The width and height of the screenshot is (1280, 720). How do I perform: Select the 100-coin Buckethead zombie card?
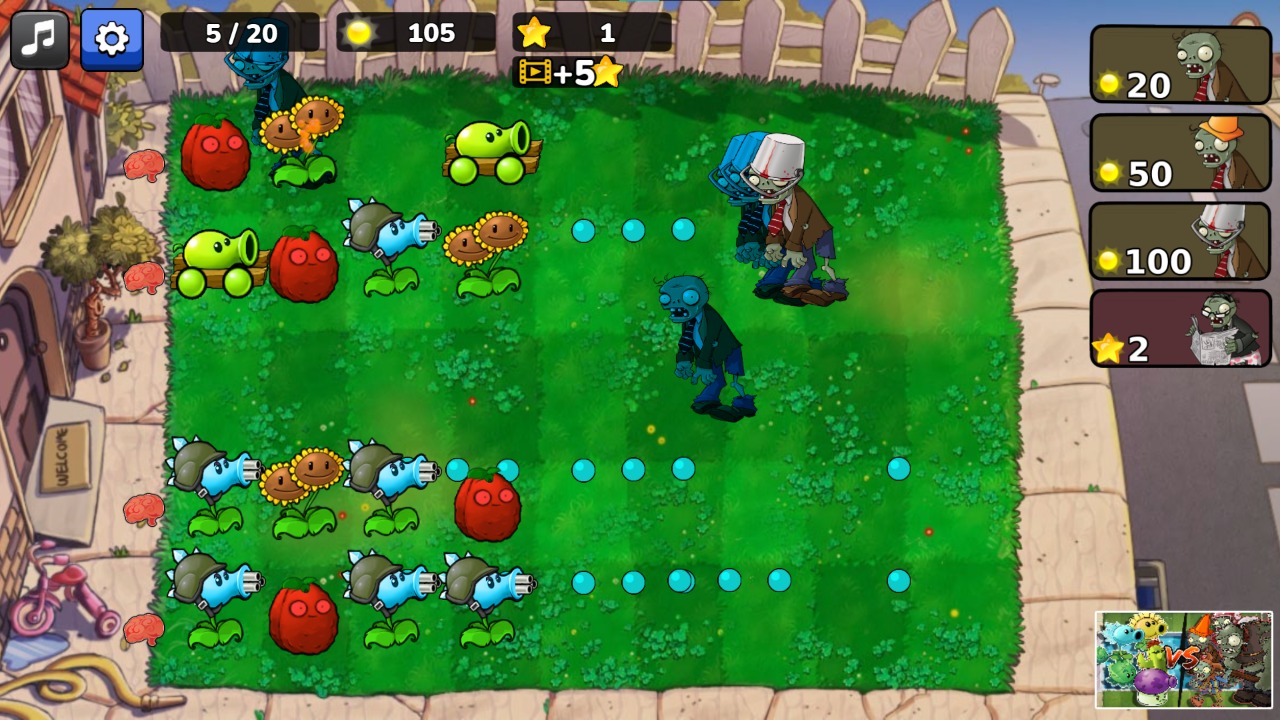pos(1180,241)
